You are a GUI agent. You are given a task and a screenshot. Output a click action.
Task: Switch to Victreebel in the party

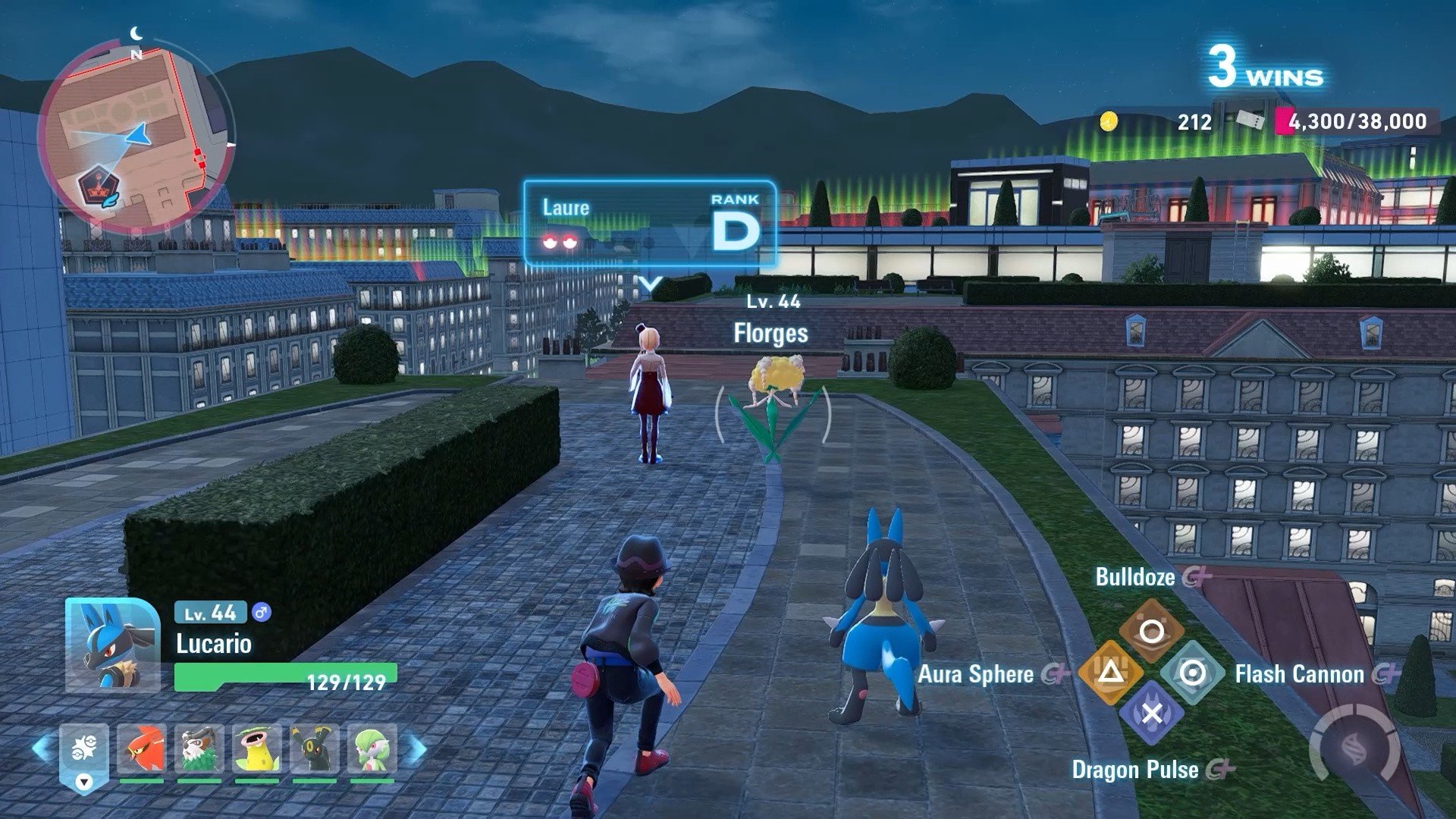pos(257,749)
